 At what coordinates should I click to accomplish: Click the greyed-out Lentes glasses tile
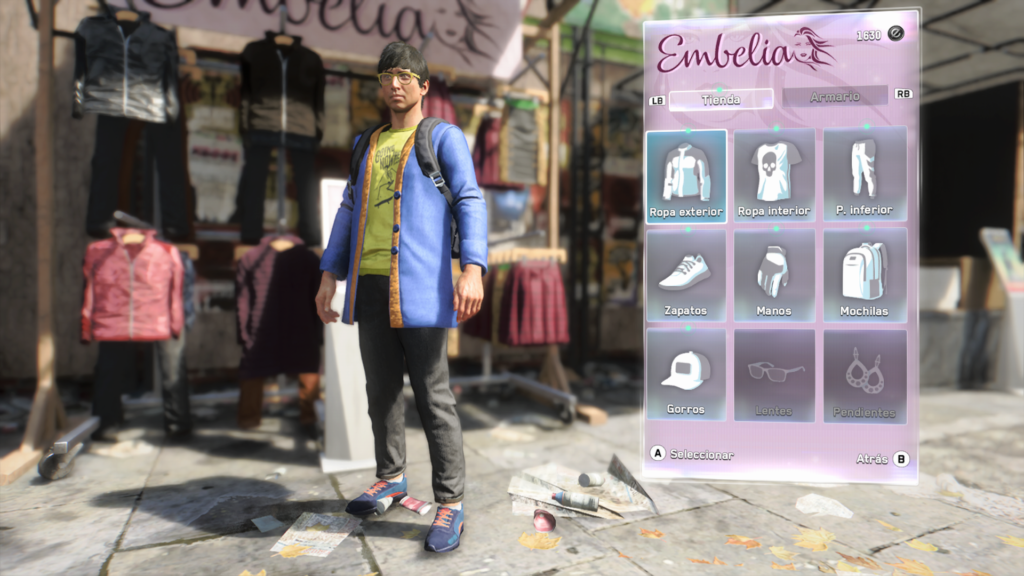pyautogui.click(x=774, y=375)
